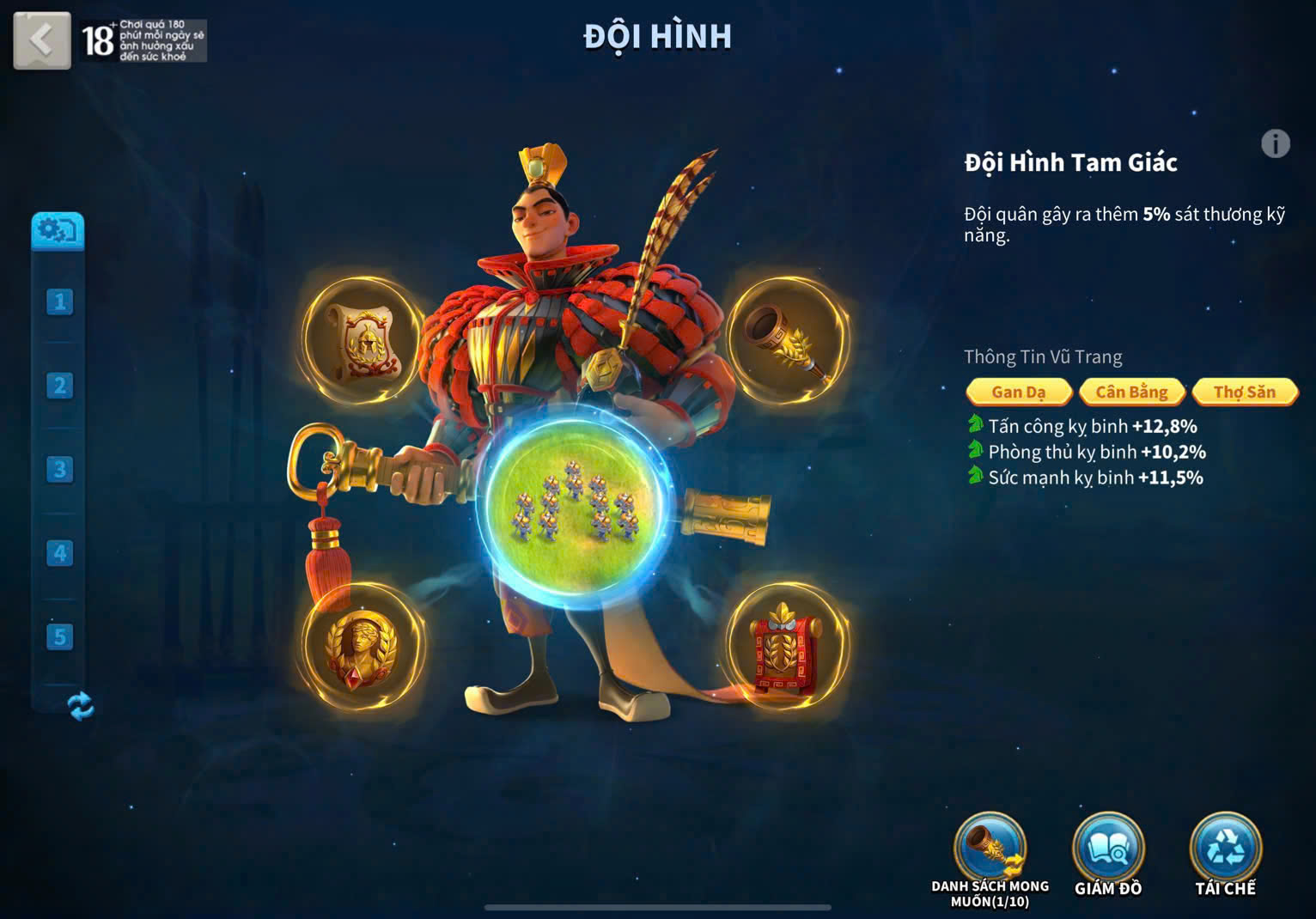This screenshot has height=919, width=1316.
Task: Open the Giám Đồ catalog
Action: [1108, 850]
